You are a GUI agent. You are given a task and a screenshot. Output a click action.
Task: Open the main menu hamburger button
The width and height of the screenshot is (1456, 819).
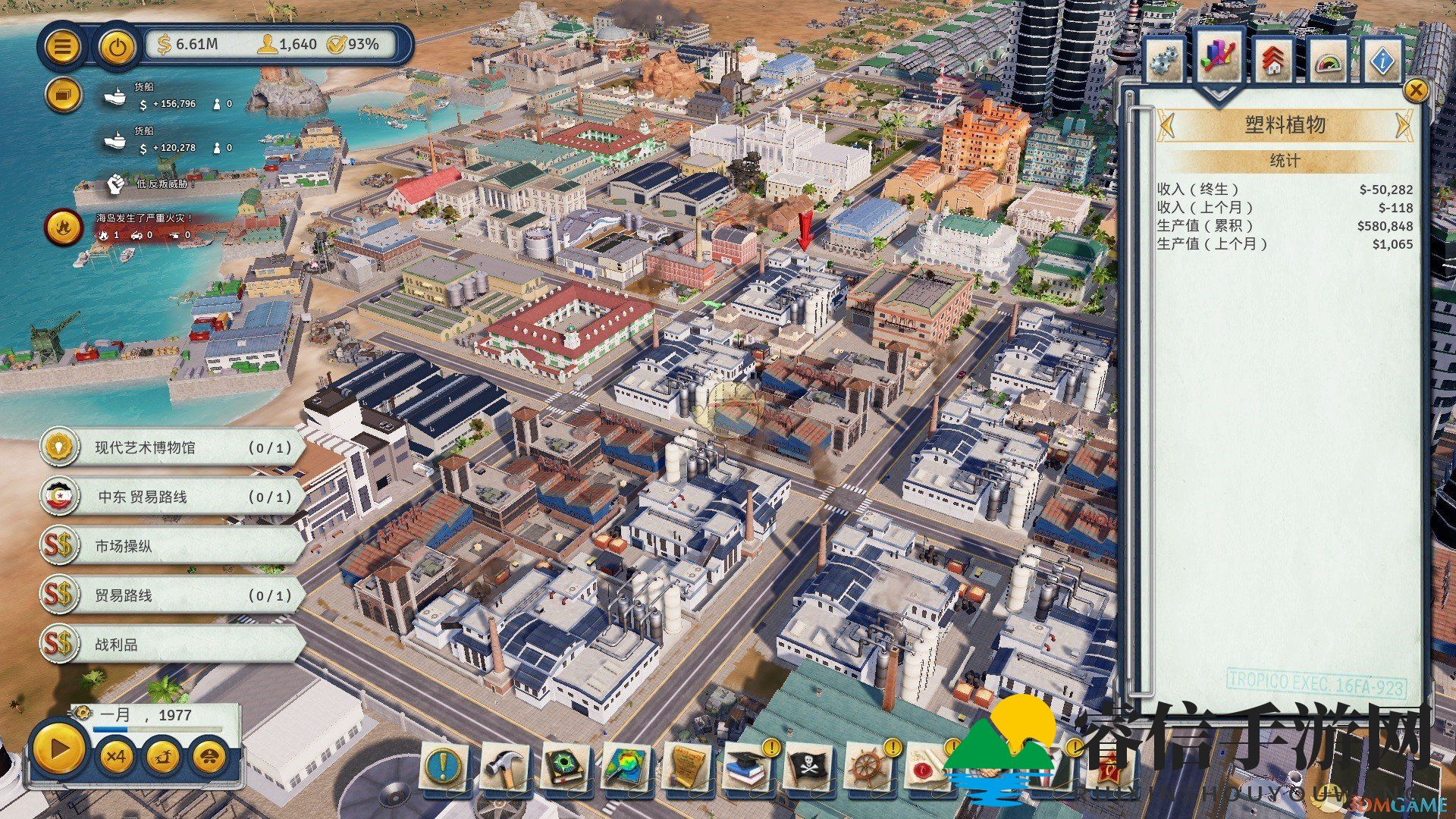pos(62,47)
